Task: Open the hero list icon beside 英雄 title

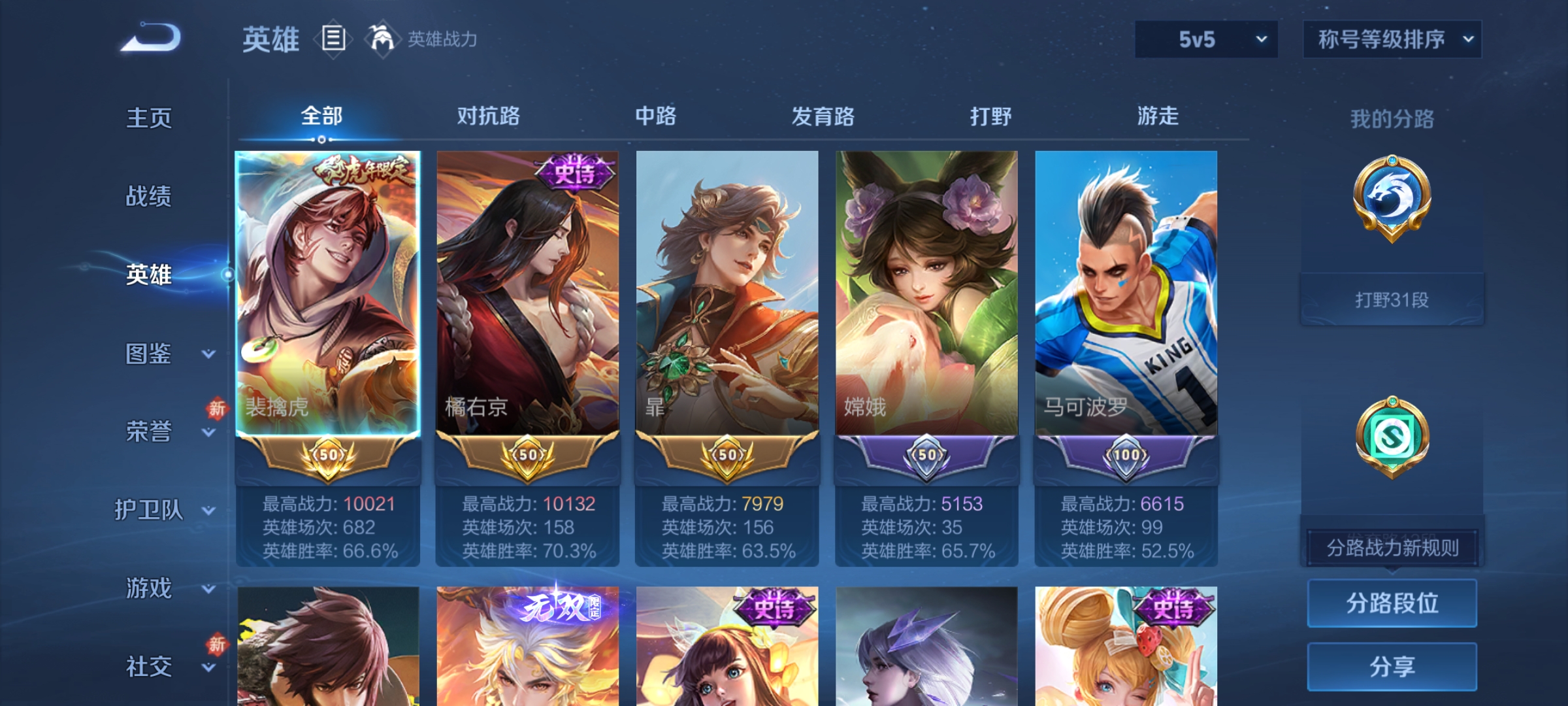Action: click(x=332, y=39)
